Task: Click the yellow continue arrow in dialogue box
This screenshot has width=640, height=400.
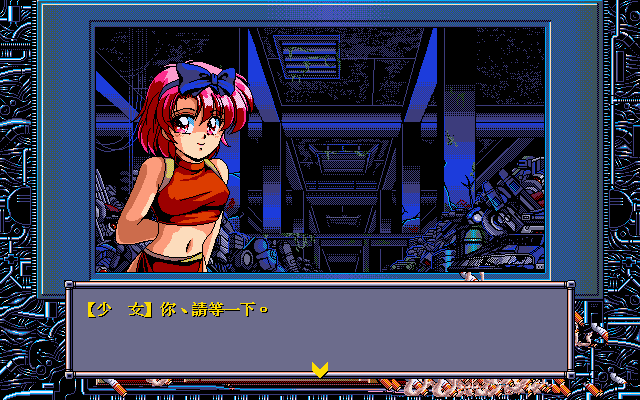Action: pyautogui.click(x=319, y=369)
